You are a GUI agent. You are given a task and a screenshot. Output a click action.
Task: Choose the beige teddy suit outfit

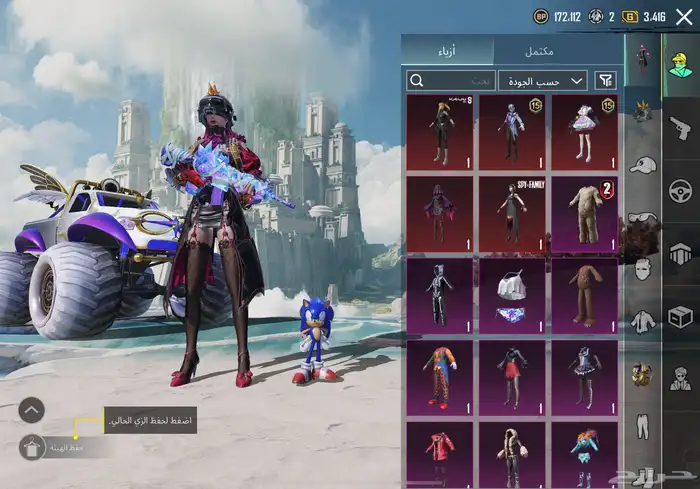tap(584, 214)
